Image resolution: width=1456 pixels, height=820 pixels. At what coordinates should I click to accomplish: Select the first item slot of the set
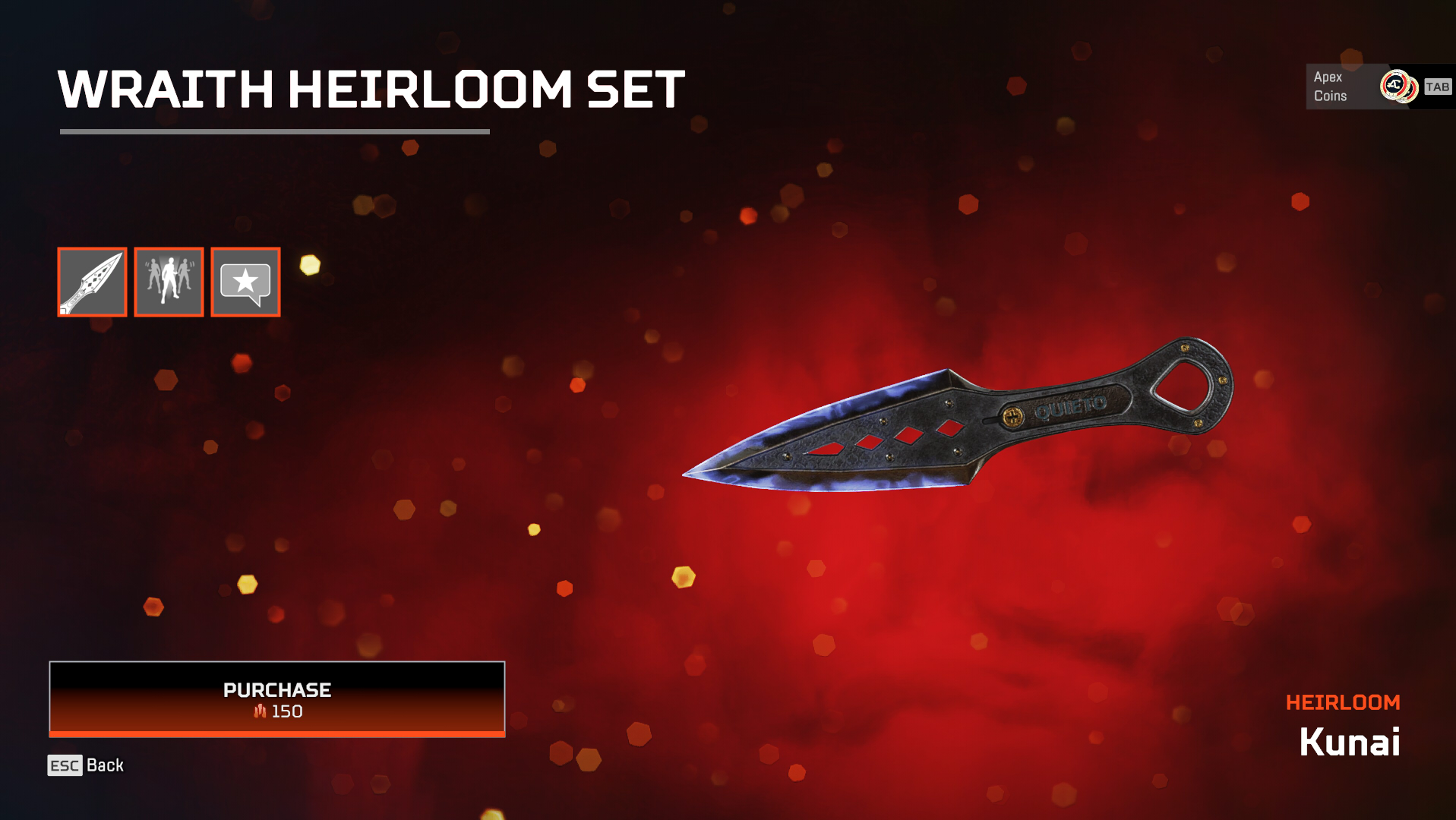pyautogui.click(x=91, y=282)
